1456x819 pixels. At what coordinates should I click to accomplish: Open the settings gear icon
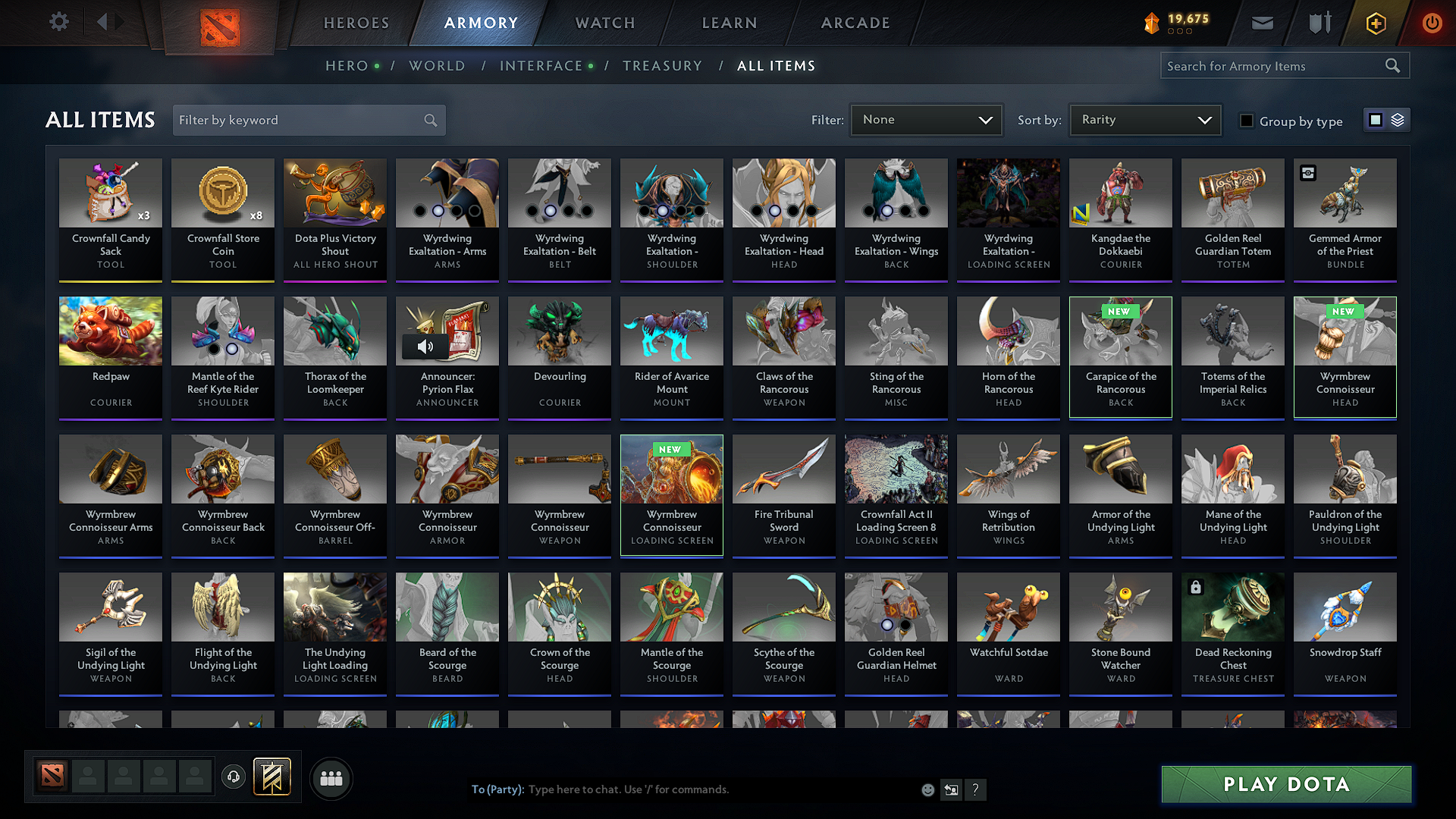[x=58, y=22]
